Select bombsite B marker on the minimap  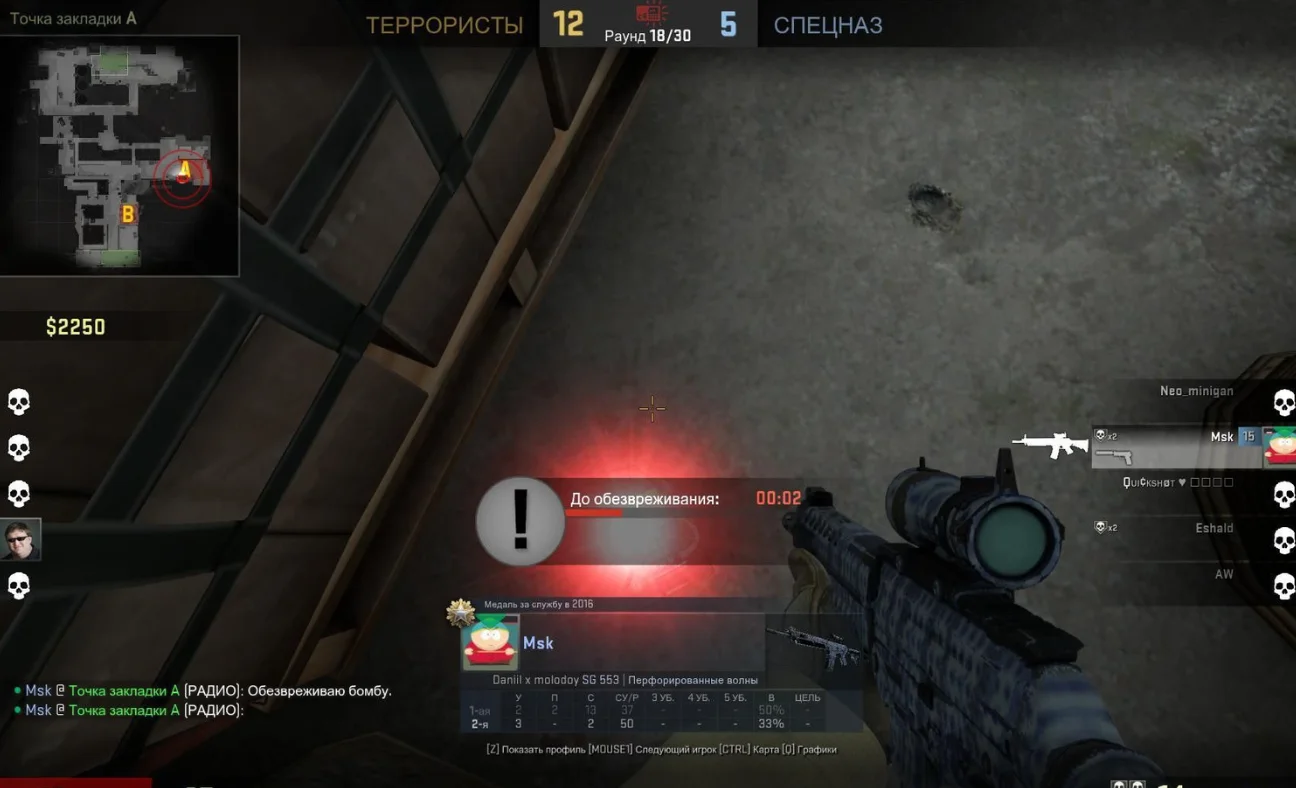[128, 213]
